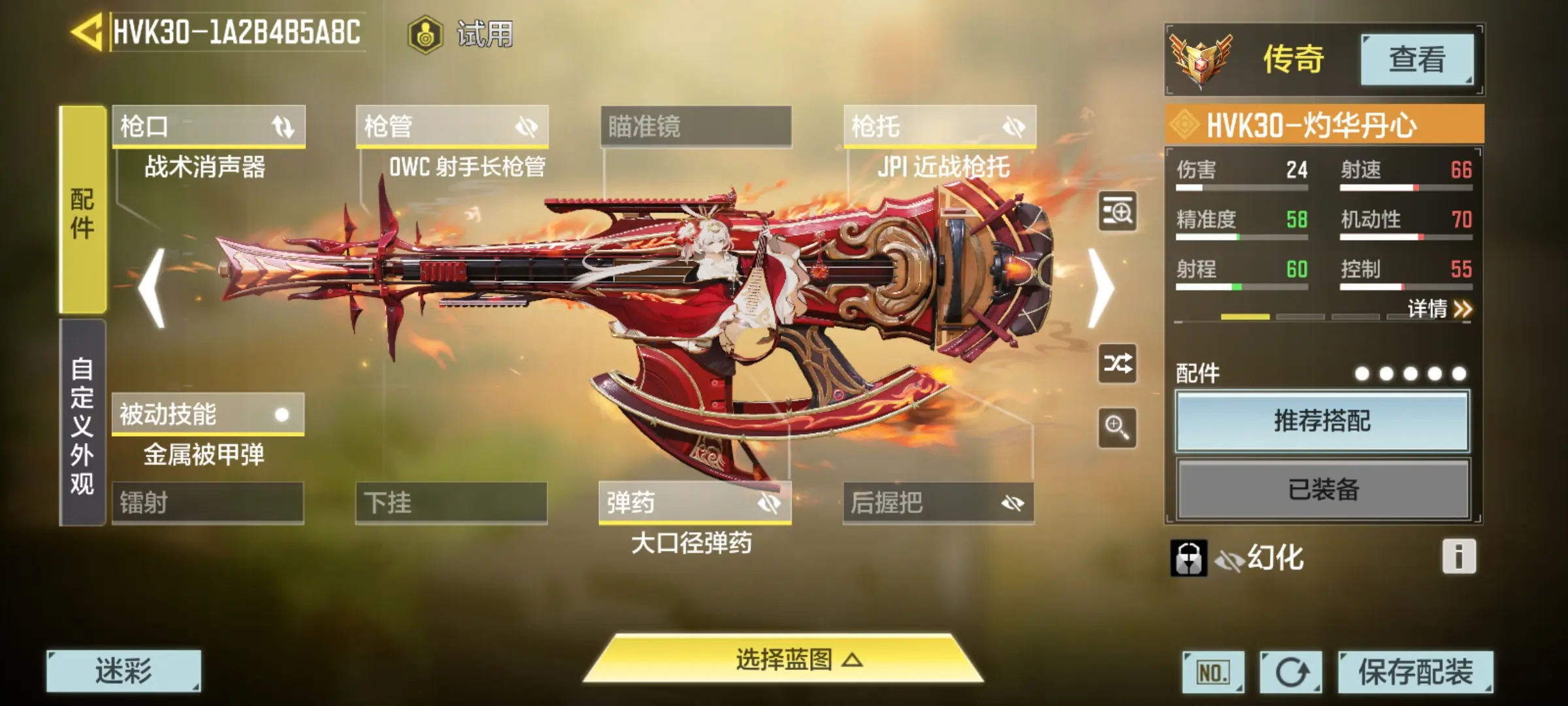The height and width of the screenshot is (706, 1568).
Task: Open the 枪管 barrel attachment slot
Action: [x=452, y=126]
